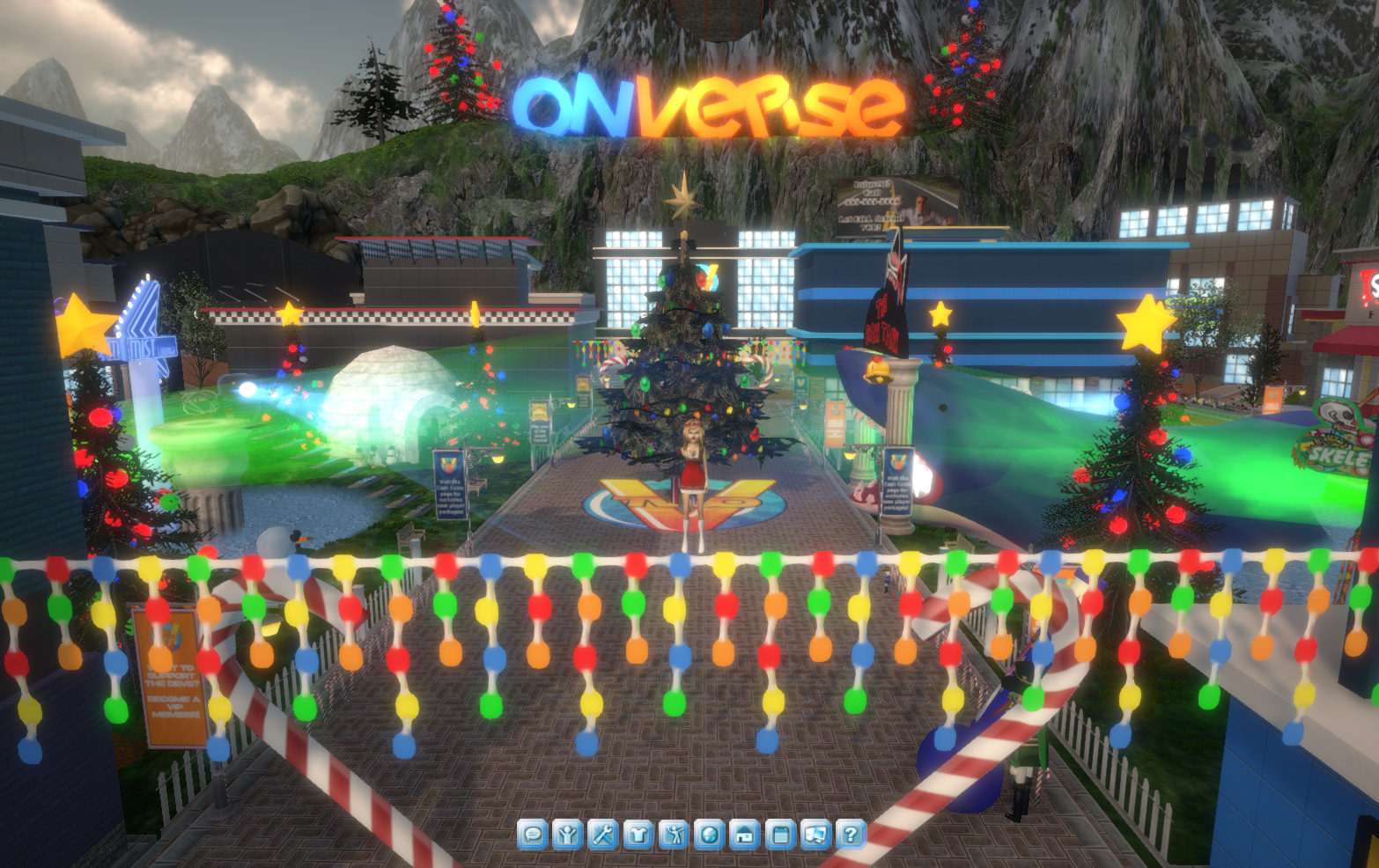Open the computer monitors icon
Screen dimensions: 1379x868
point(815,833)
